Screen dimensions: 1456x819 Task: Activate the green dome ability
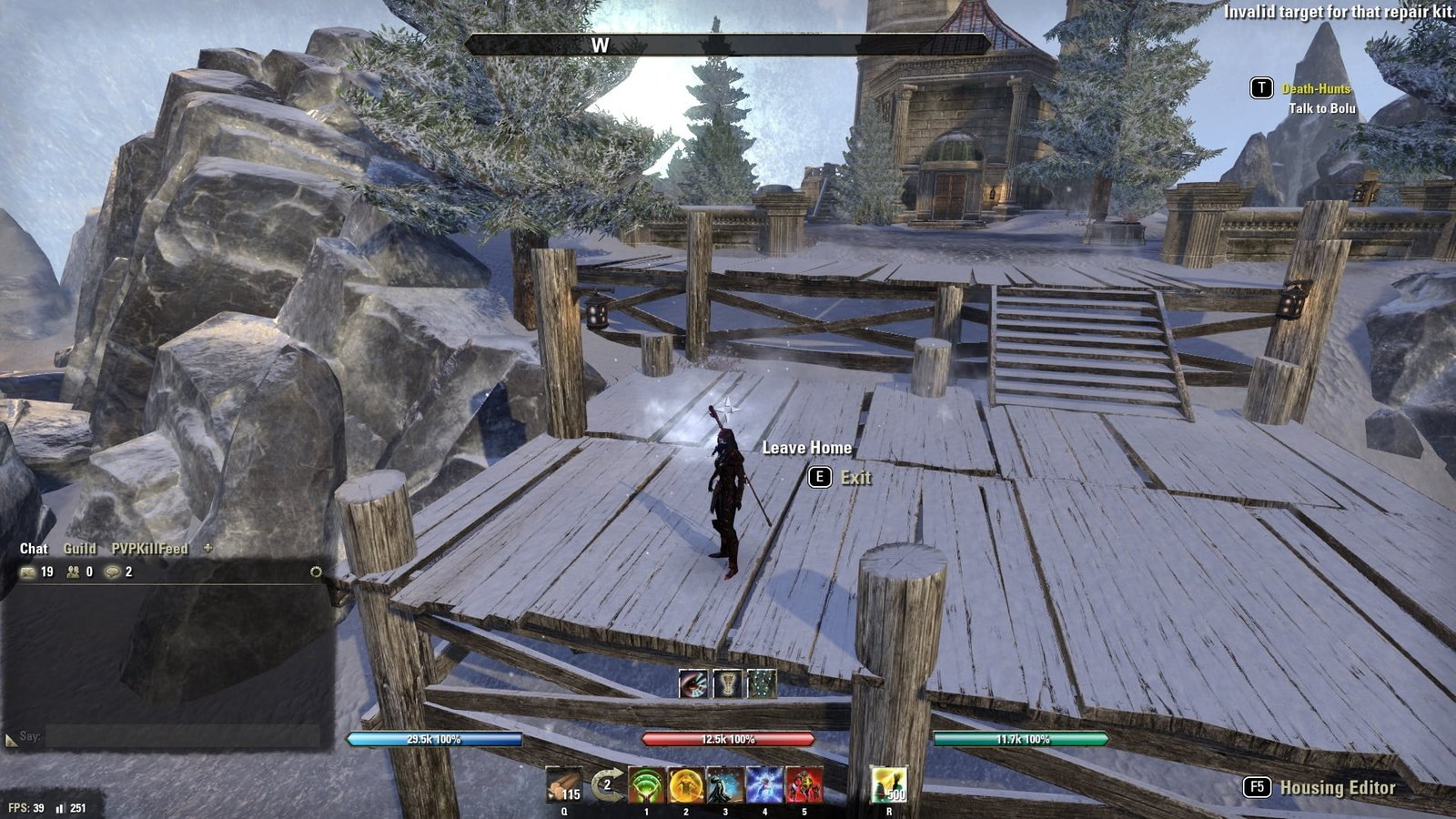click(x=647, y=784)
